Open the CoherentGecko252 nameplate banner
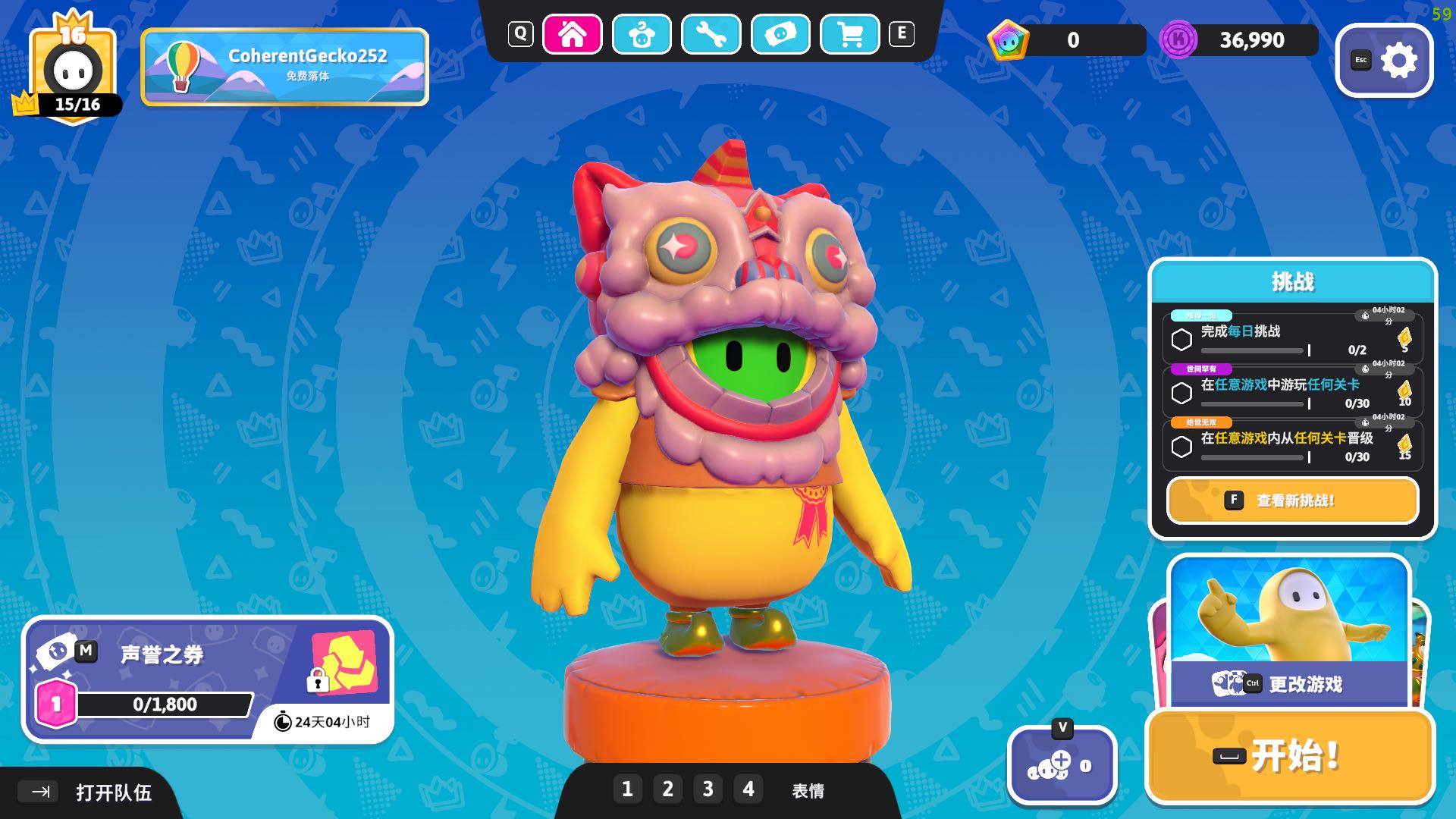 (284, 67)
